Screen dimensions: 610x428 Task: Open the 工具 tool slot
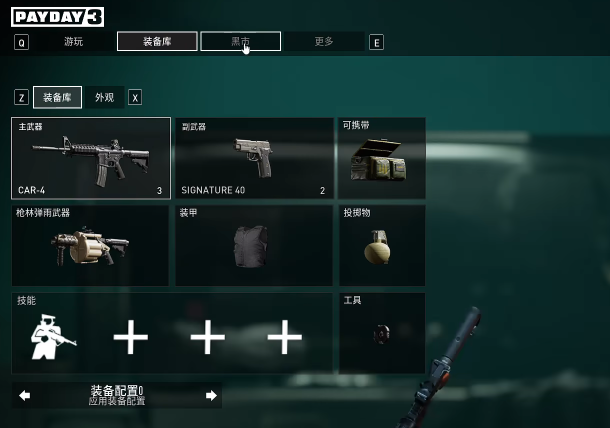[382, 333]
